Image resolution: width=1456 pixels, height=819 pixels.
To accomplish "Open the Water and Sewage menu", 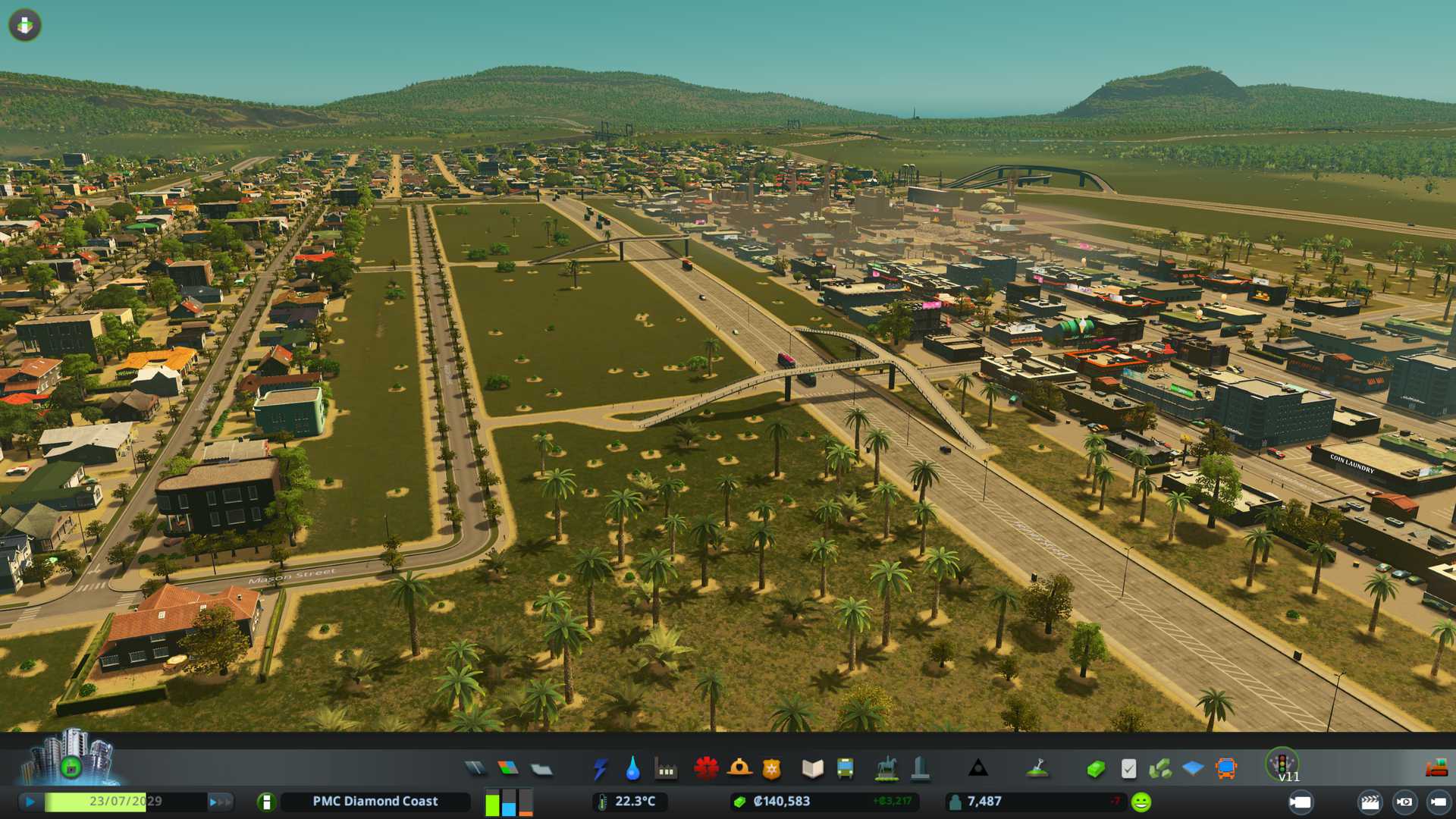I will 632,769.
